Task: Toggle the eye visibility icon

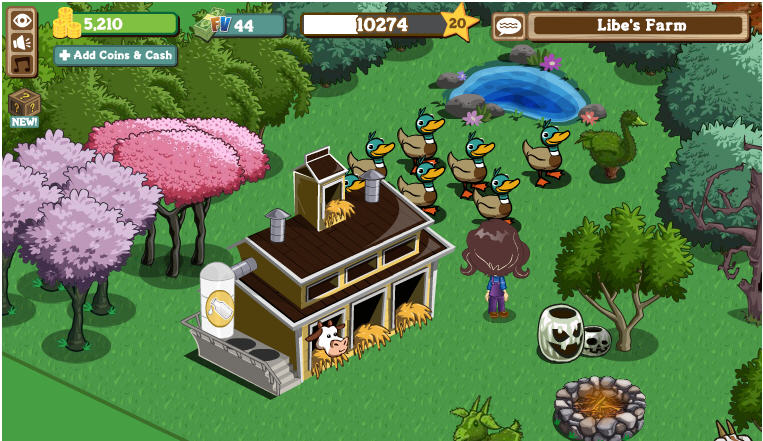Action: 22,19
